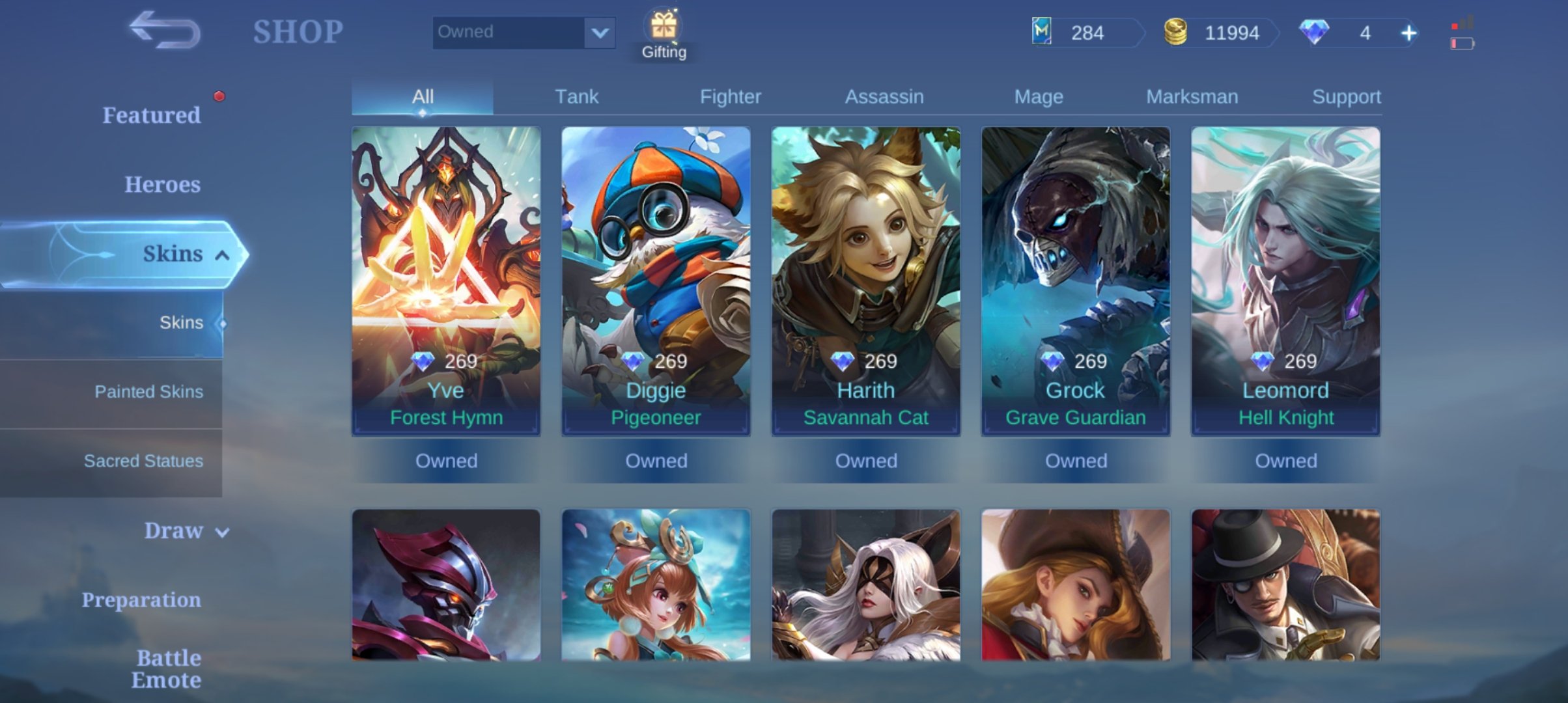
Task: Switch to the Tank tab
Action: point(576,97)
